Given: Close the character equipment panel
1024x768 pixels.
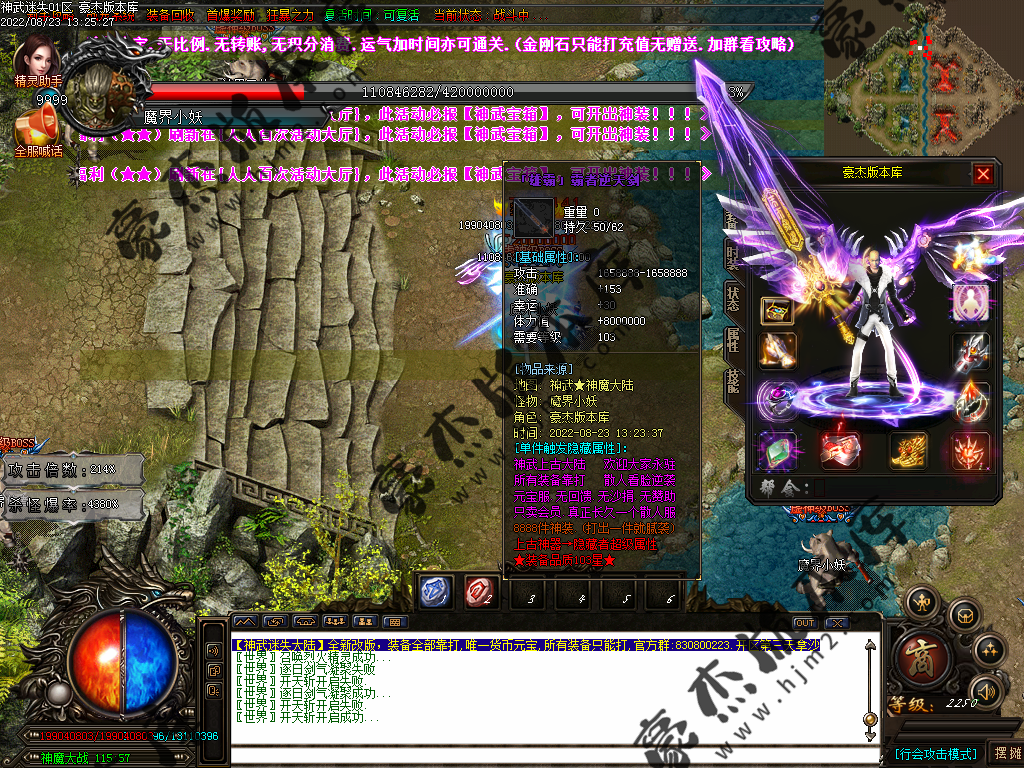Looking at the screenshot, I should [x=983, y=174].
